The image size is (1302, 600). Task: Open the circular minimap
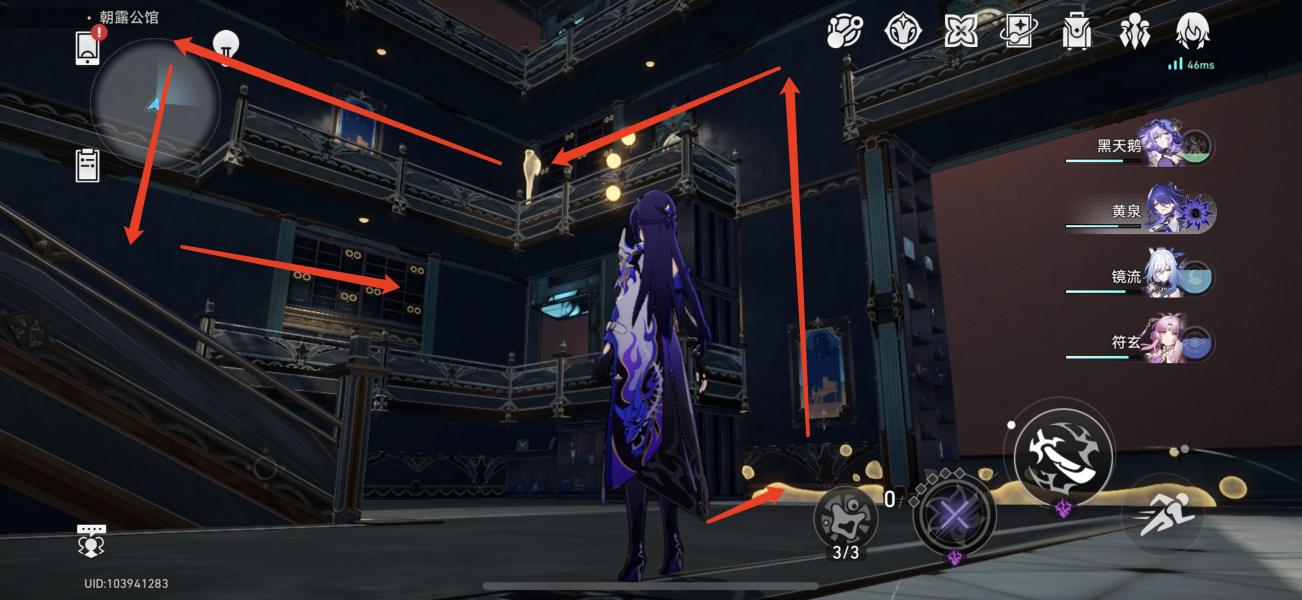154,103
